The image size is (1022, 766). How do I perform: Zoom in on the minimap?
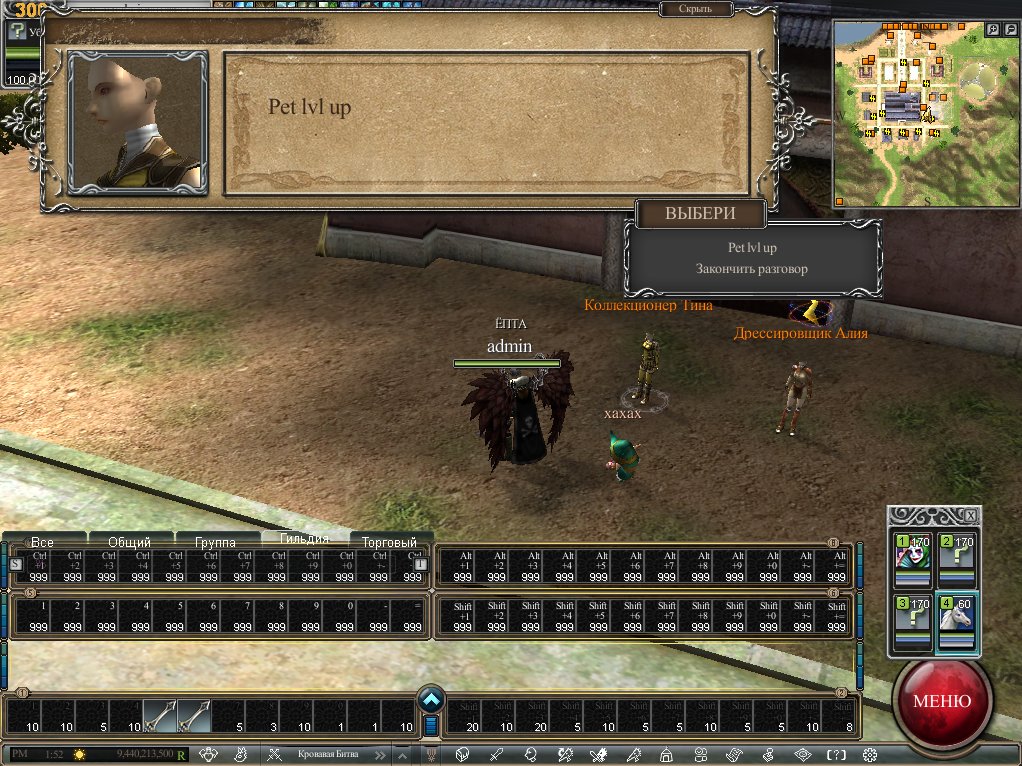coord(992,30)
